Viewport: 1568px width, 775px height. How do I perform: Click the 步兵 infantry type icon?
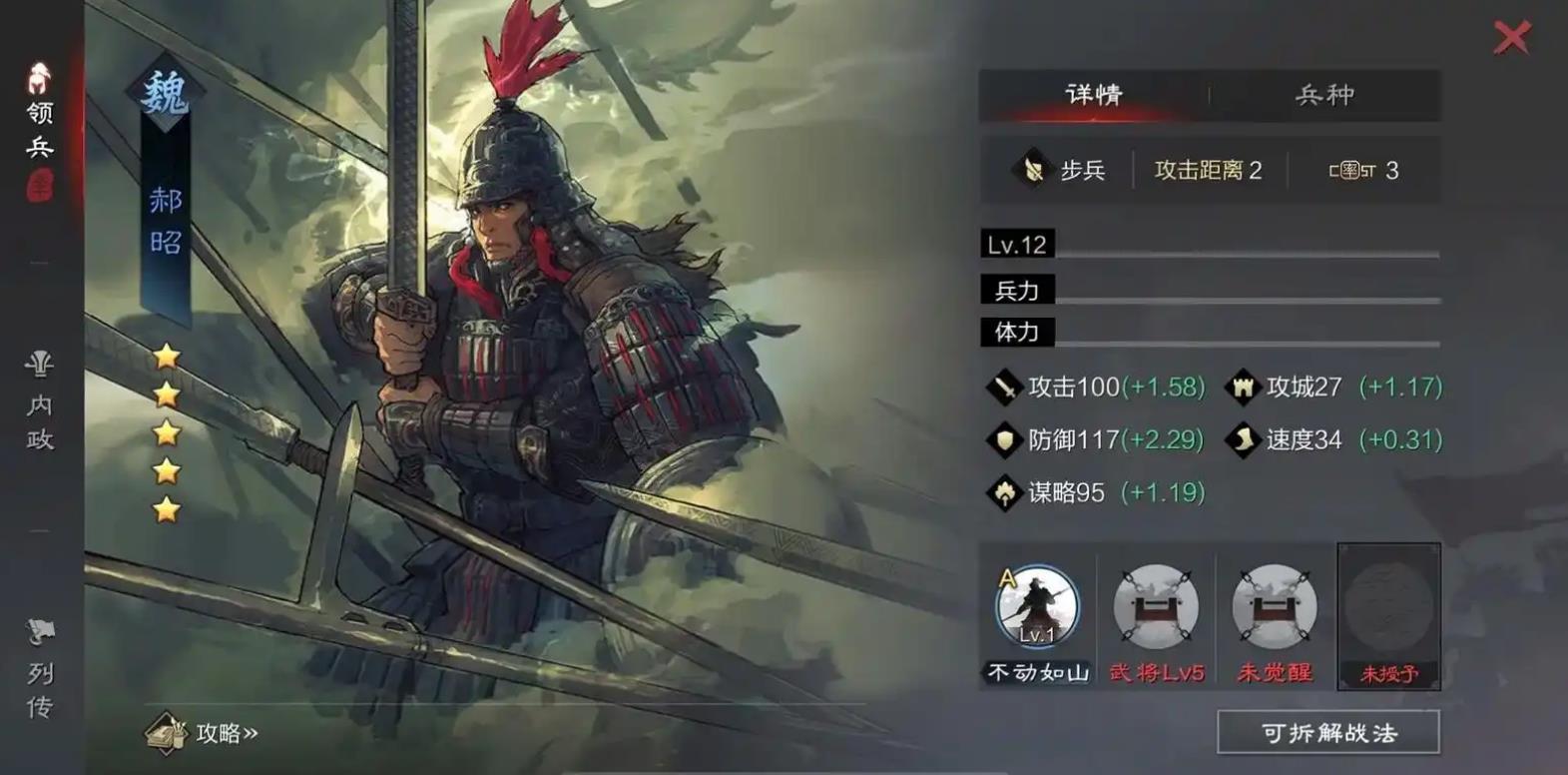pos(1033,169)
